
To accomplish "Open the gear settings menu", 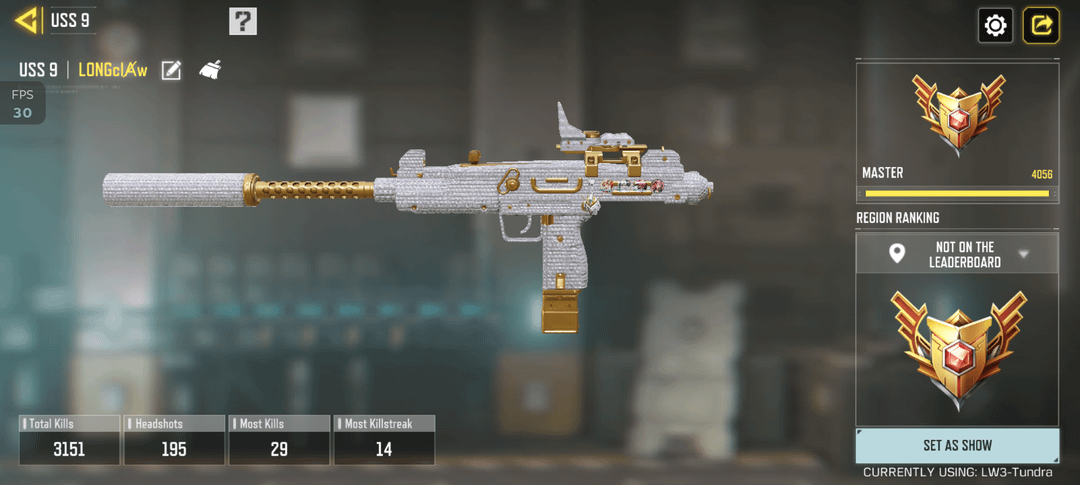I will pyautogui.click(x=995, y=25).
